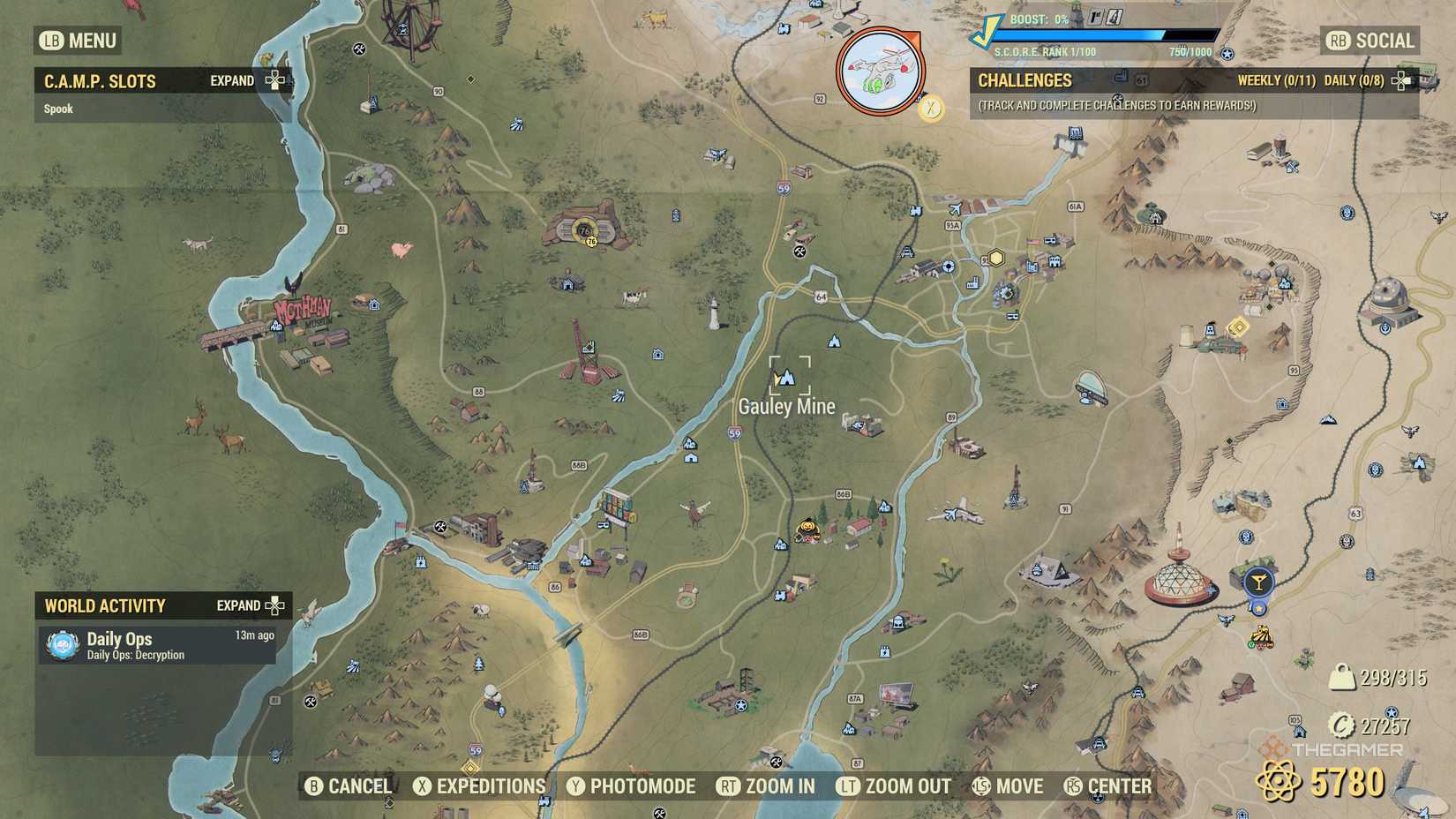This screenshot has width=1456, height=819.
Task: Open the MENU with LB
Action: 76,41
